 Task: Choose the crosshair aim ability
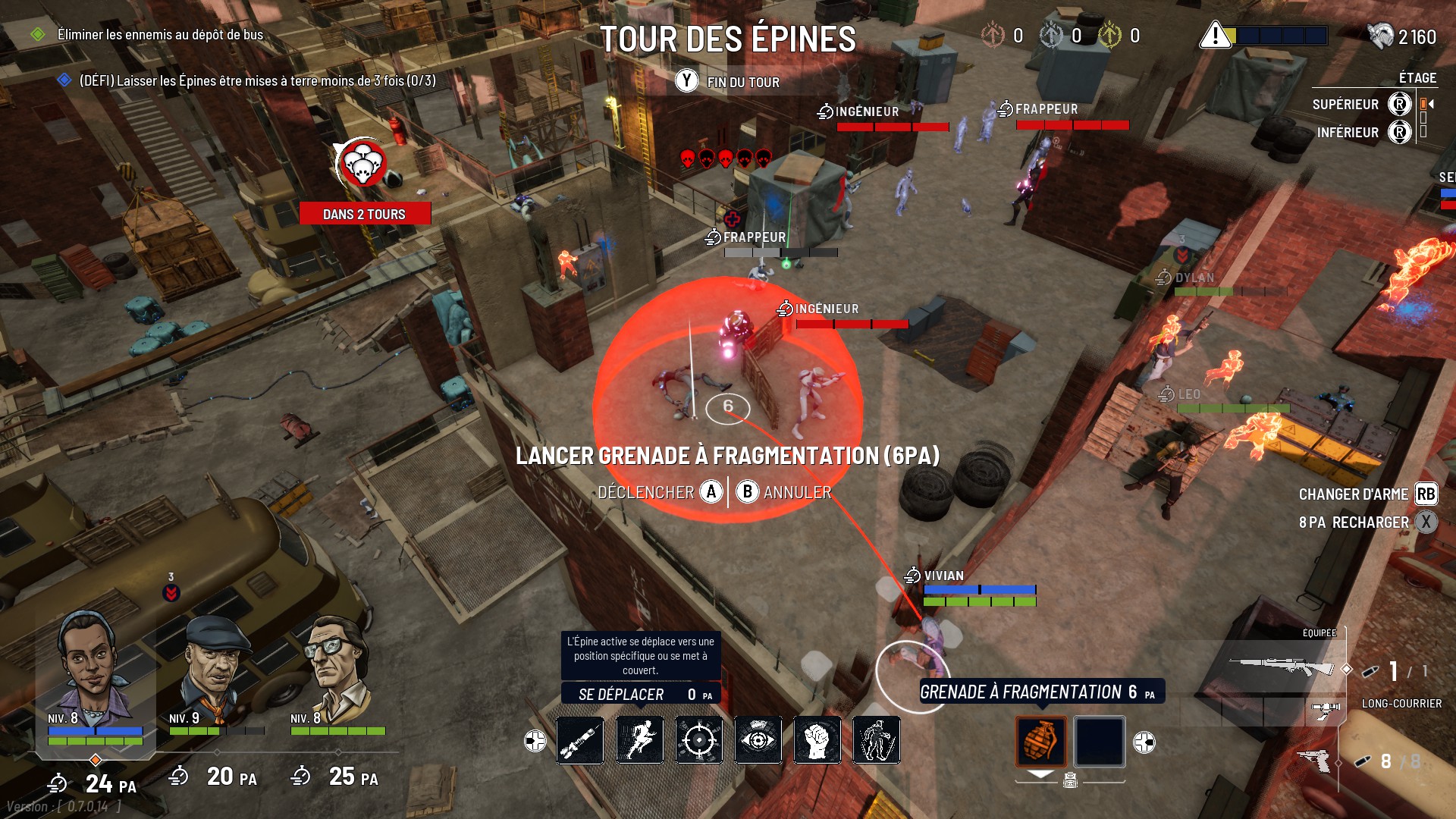(698, 740)
